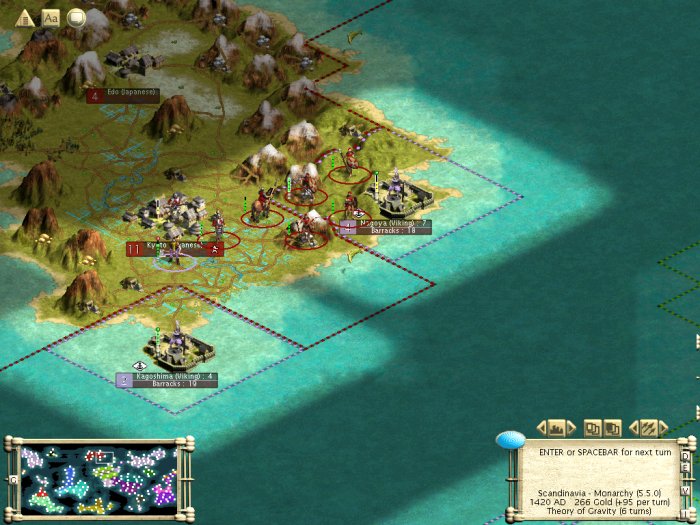Click the blue oval end-turn orb
This screenshot has height=525, width=700.
pyautogui.click(x=510, y=440)
